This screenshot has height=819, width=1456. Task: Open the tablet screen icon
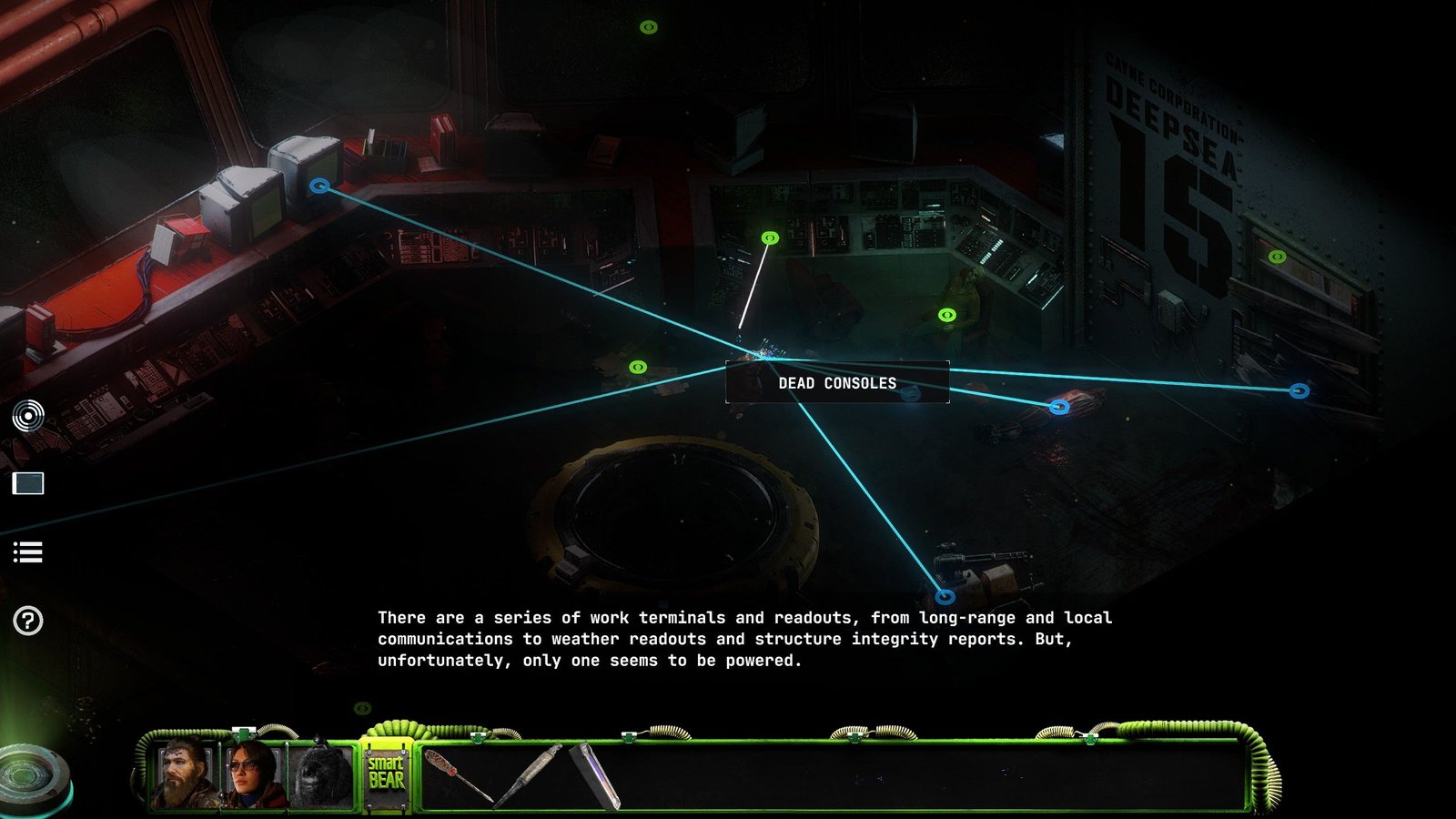tap(28, 483)
